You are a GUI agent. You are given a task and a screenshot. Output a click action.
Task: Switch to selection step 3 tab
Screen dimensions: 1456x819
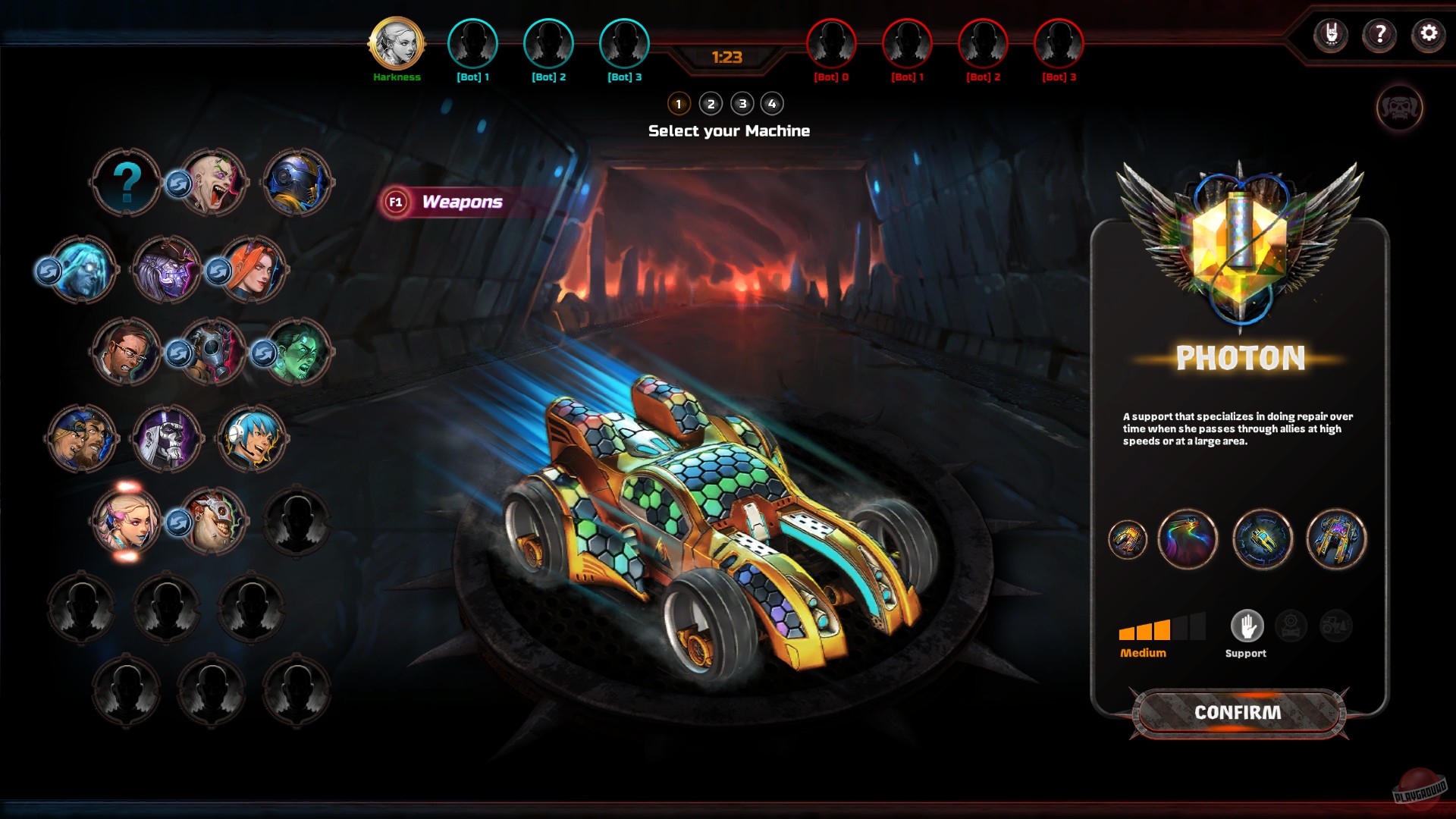(x=742, y=104)
